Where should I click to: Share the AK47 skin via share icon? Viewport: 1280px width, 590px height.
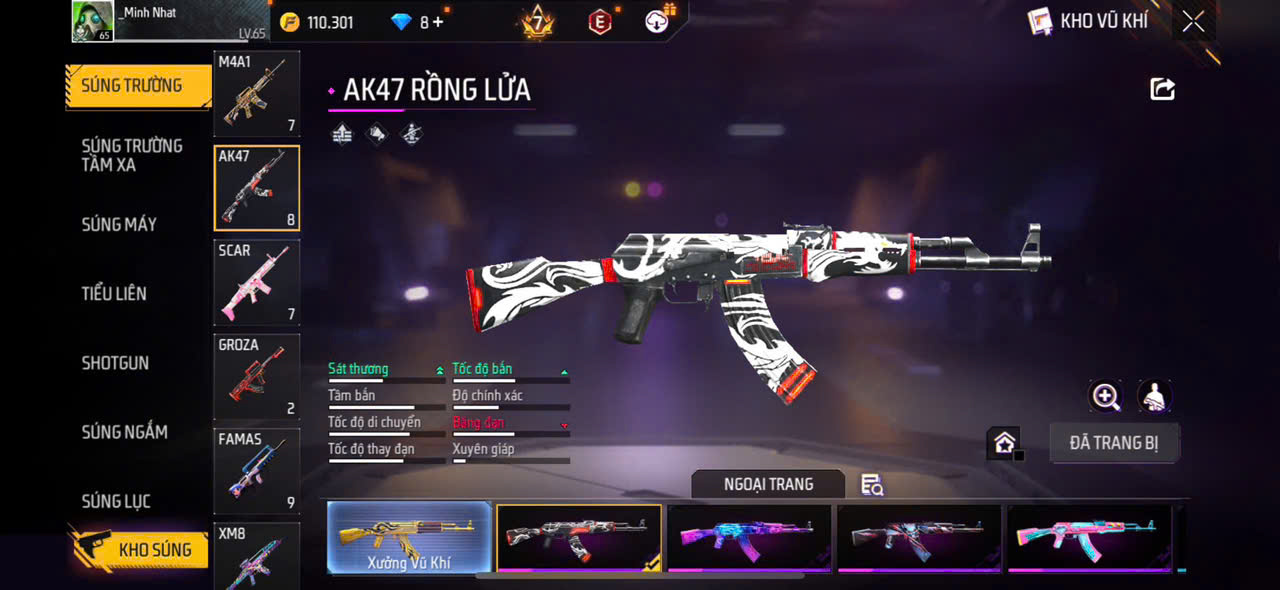point(1162,90)
